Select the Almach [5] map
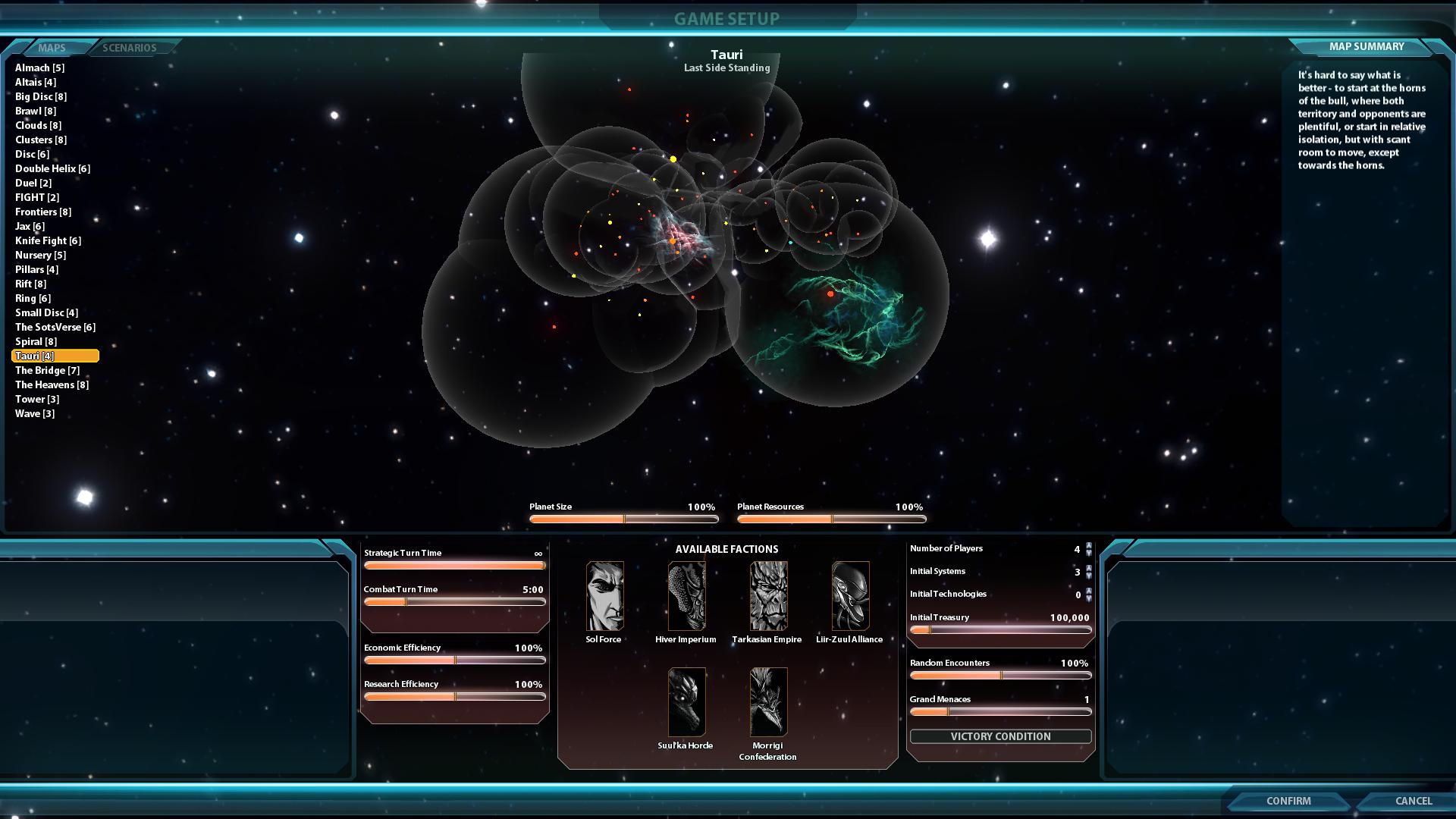Screen dimensions: 1456x819 39,67
